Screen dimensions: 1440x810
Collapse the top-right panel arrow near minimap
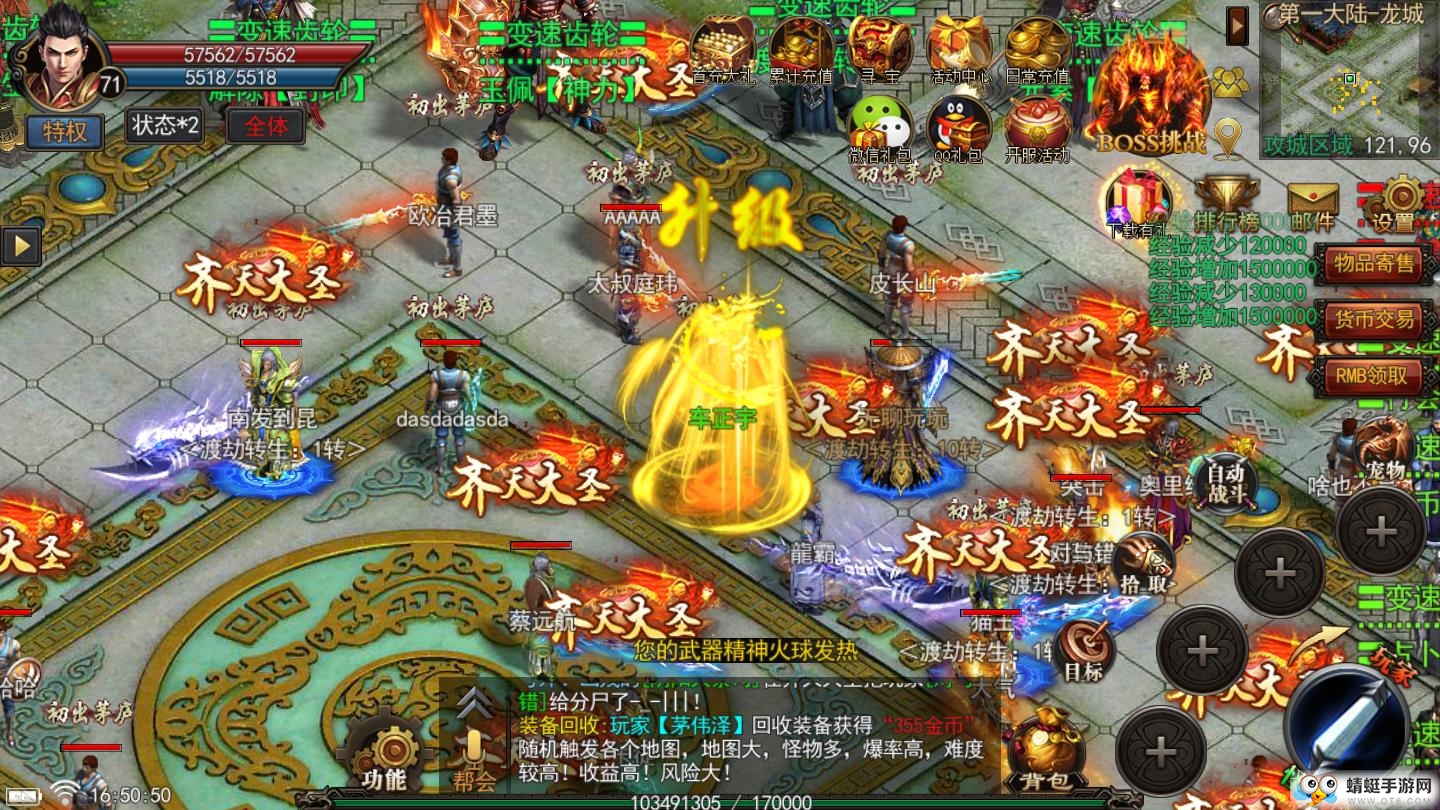[1237, 25]
